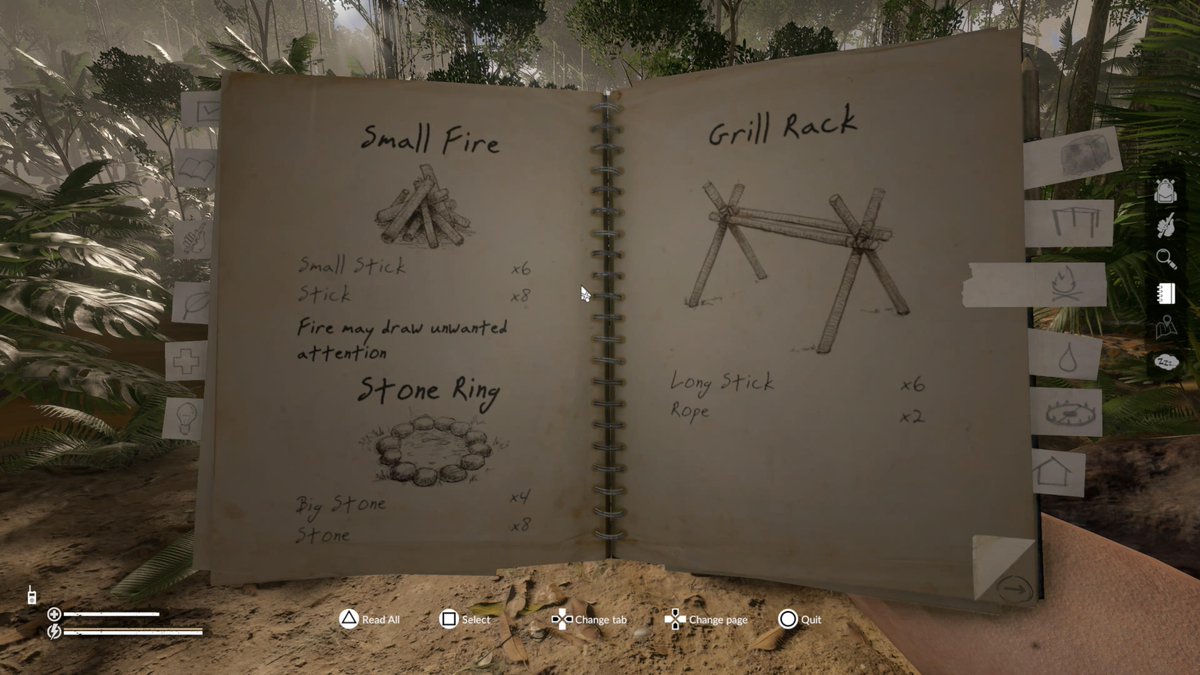Select the sleep icon in side menu
The image size is (1200, 675).
pyautogui.click(x=1165, y=362)
